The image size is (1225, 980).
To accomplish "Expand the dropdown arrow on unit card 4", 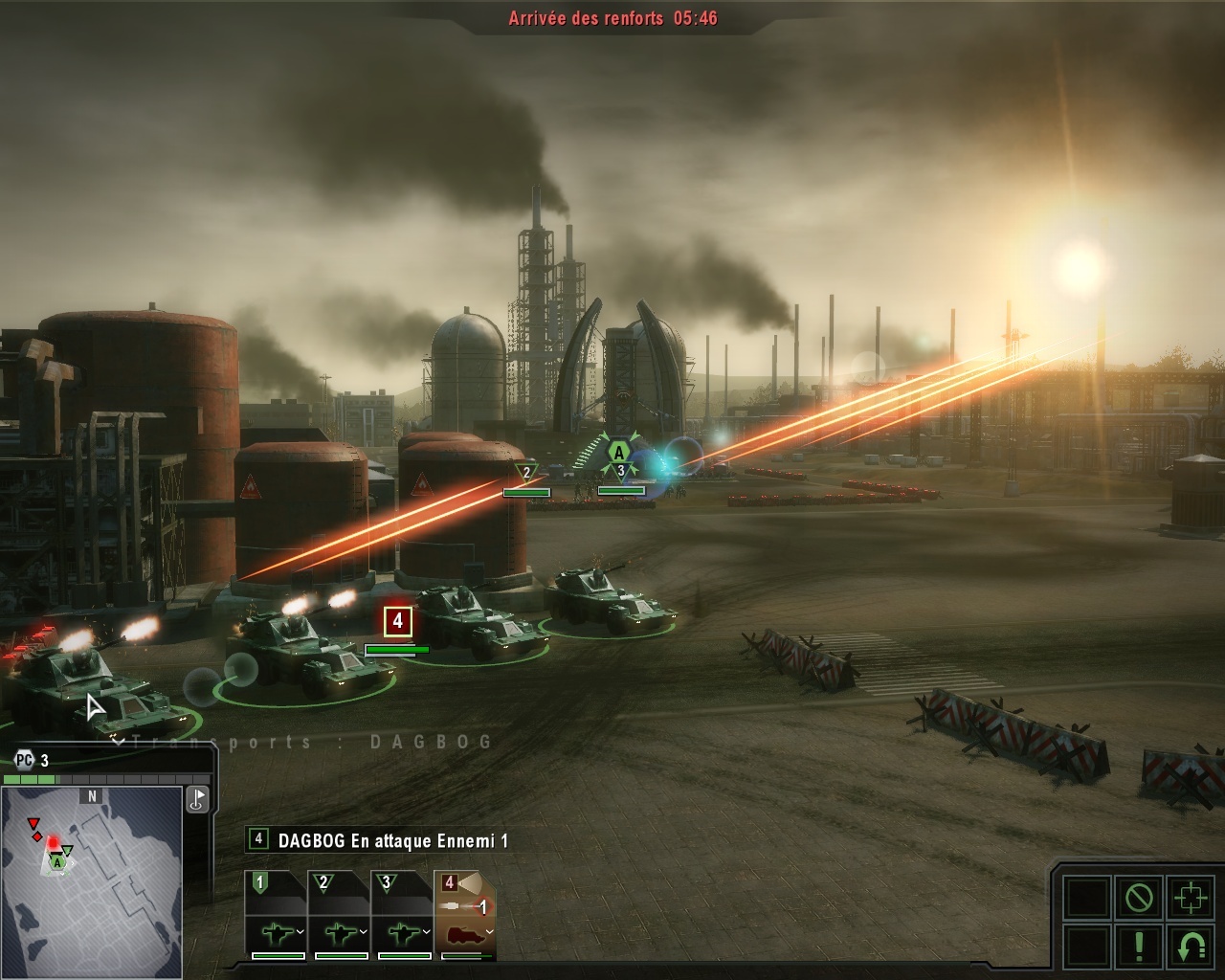I will point(489,931).
